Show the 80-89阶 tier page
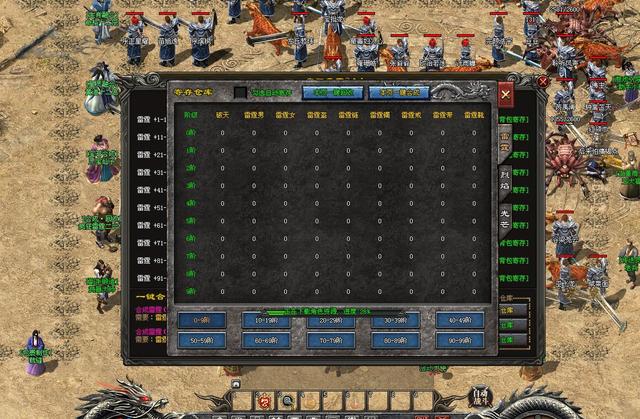Image resolution: width=640 pixels, height=419 pixels. point(395,340)
